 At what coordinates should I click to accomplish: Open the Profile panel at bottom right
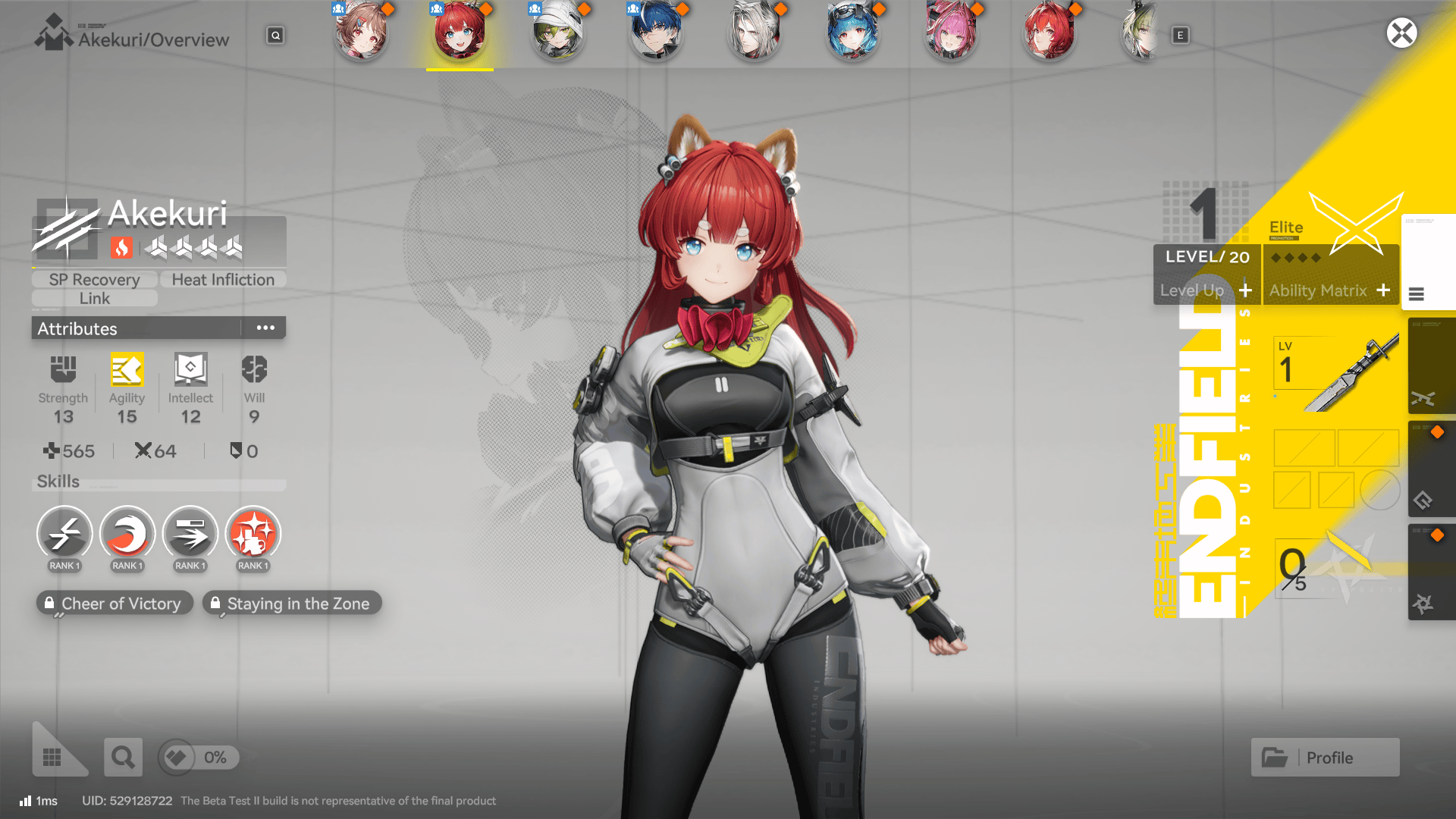click(x=1324, y=757)
